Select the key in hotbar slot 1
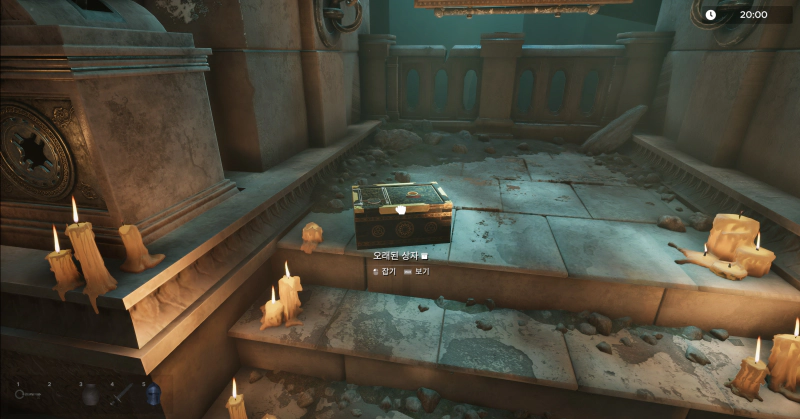This screenshot has height=419, width=800. pos(28,395)
